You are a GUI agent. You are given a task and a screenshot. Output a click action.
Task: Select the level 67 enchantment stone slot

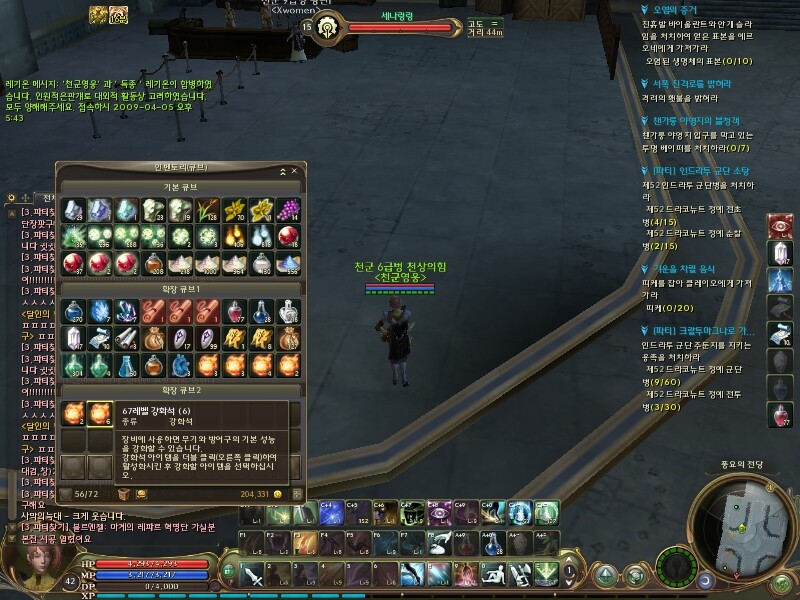[99, 413]
